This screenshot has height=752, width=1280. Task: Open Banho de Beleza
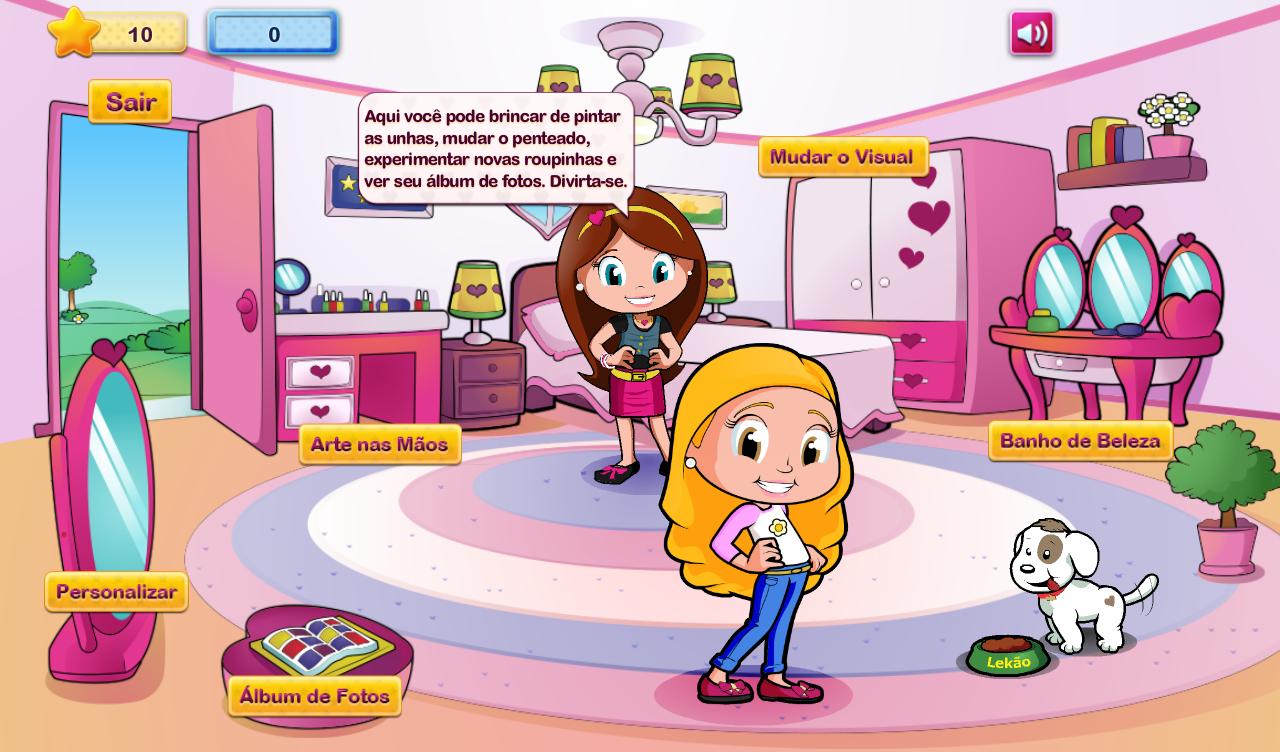coord(1080,441)
